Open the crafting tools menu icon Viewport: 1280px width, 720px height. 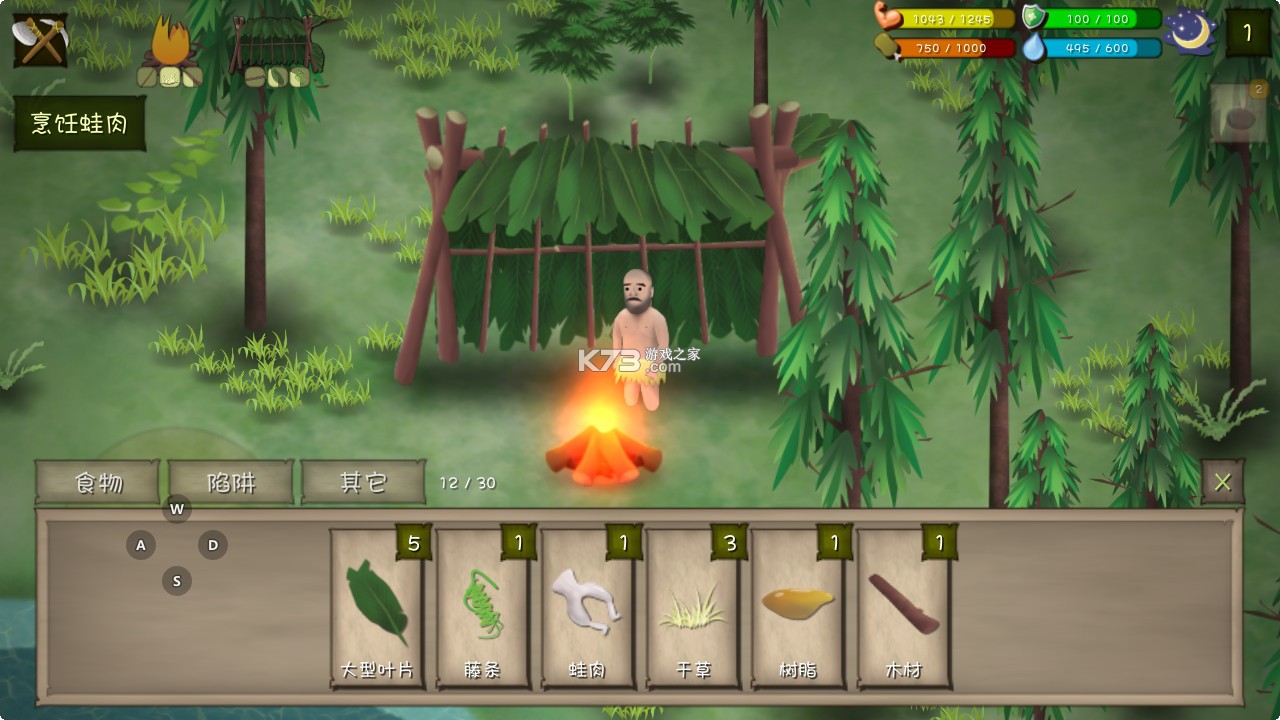click(40, 40)
